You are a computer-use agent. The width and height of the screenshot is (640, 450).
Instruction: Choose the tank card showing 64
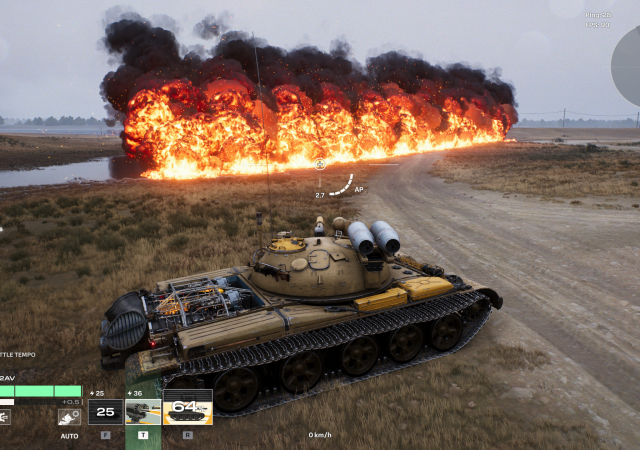(x=187, y=410)
